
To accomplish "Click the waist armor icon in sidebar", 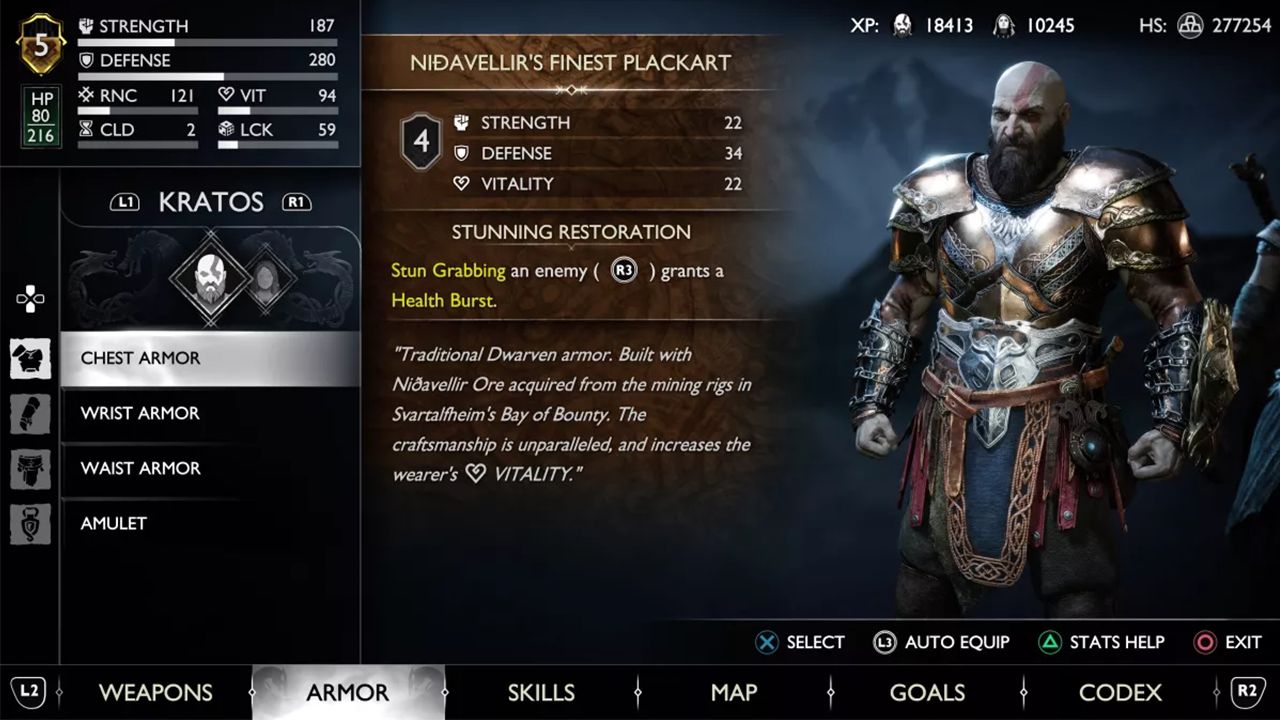I will 30,468.
